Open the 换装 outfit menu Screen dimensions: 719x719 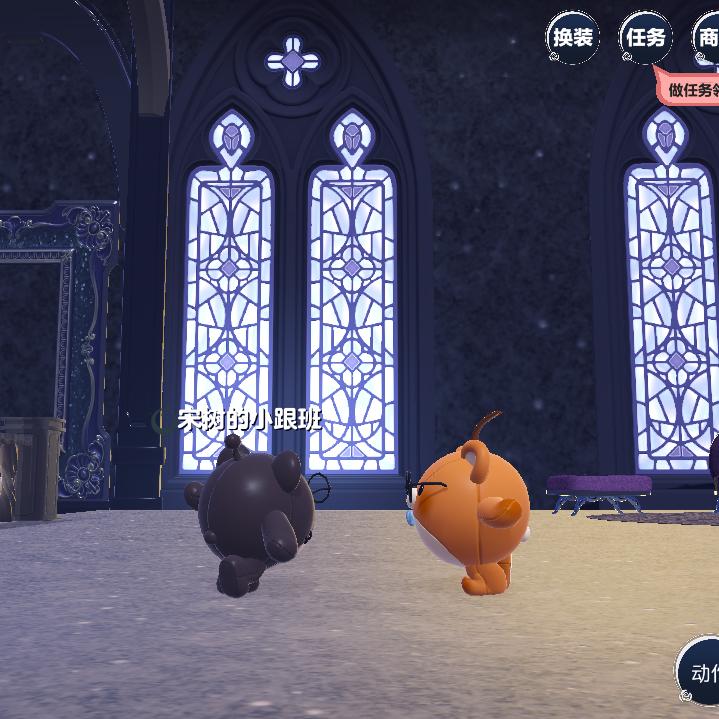coord(573,38)
